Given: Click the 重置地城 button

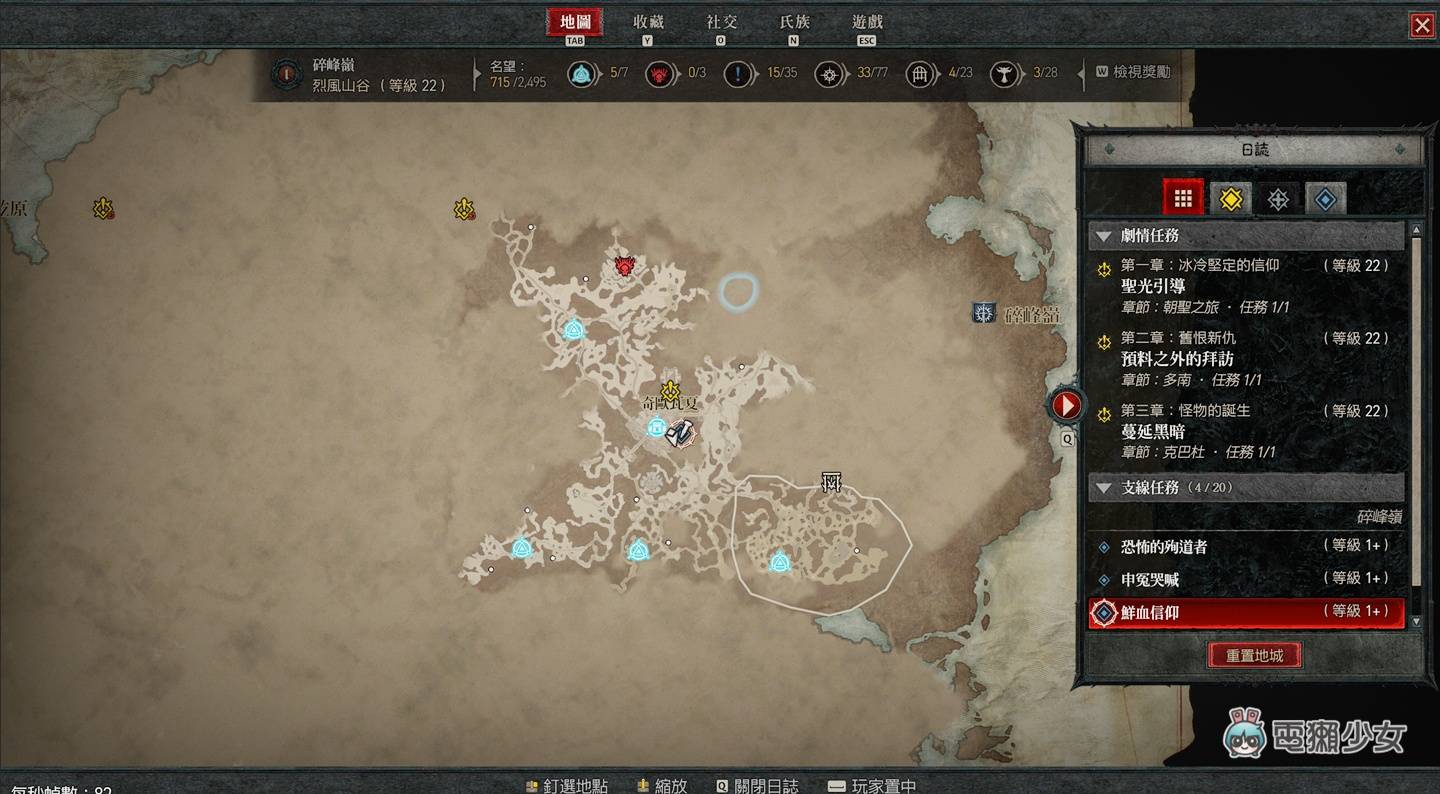Looking at the screenshot, I should [x=1254, y=656].
